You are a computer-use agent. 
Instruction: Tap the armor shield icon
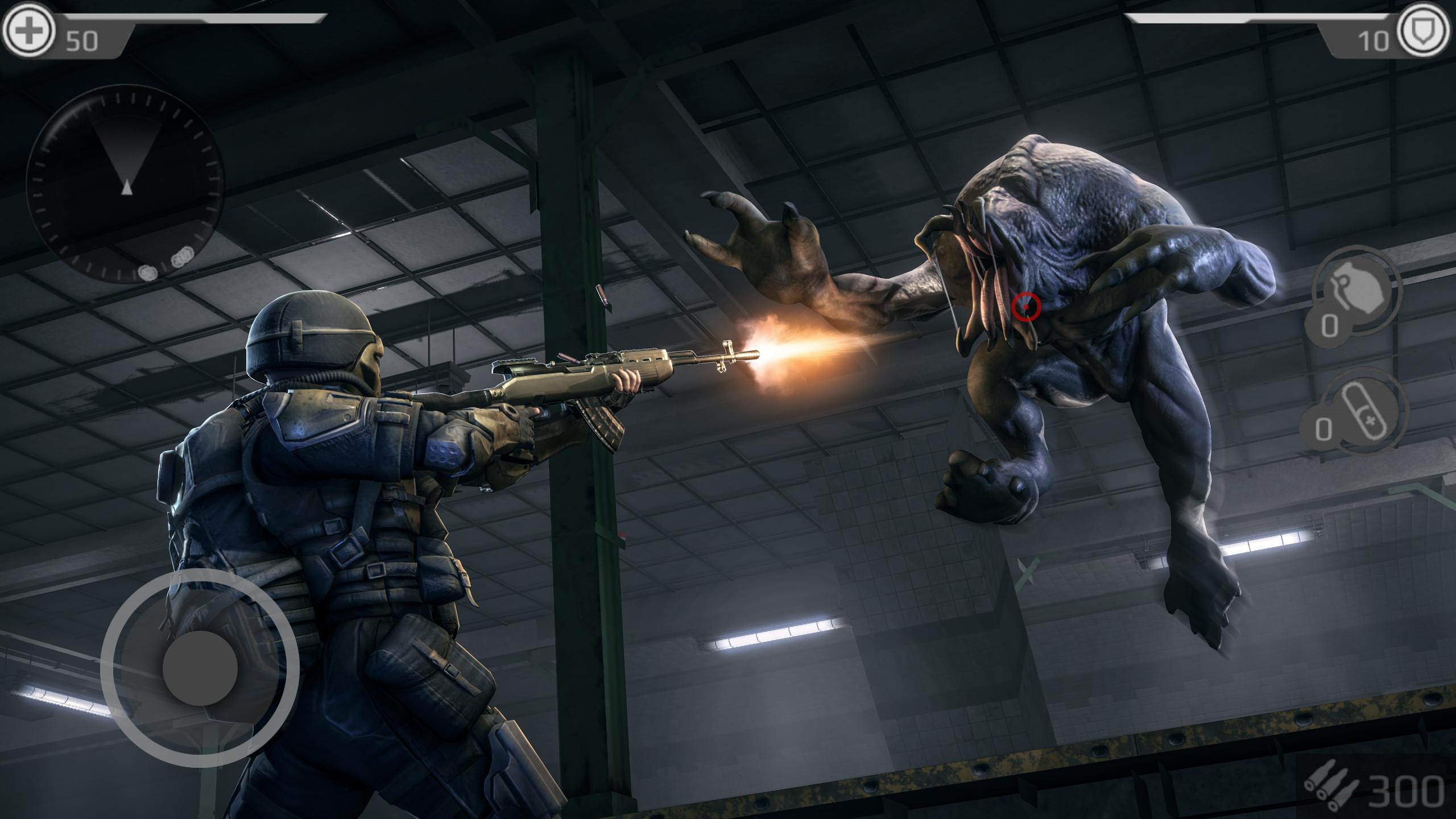coord(1426,29)
